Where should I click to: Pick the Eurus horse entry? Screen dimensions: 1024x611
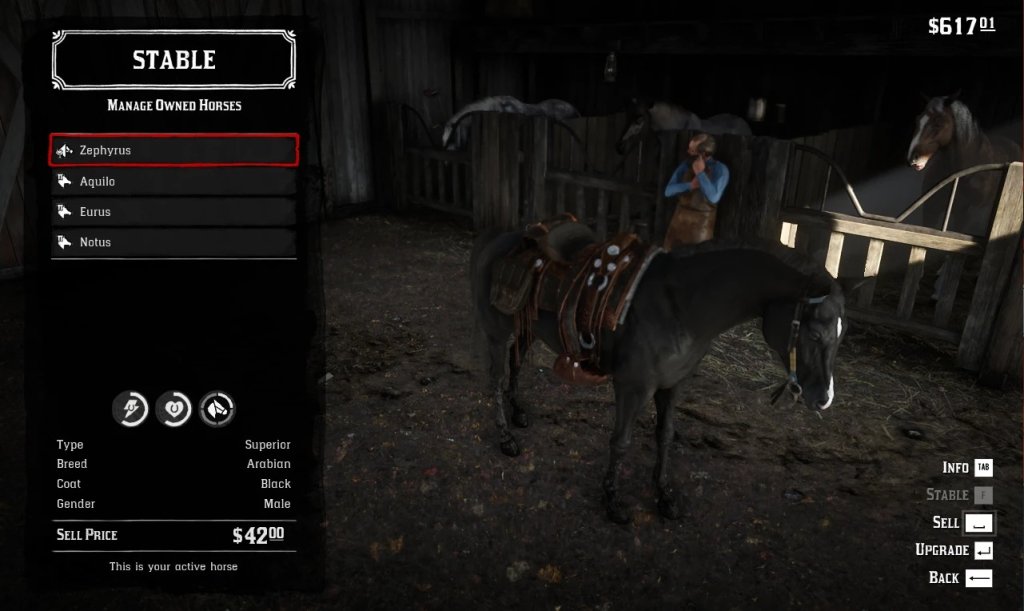[x=174, y=212]
